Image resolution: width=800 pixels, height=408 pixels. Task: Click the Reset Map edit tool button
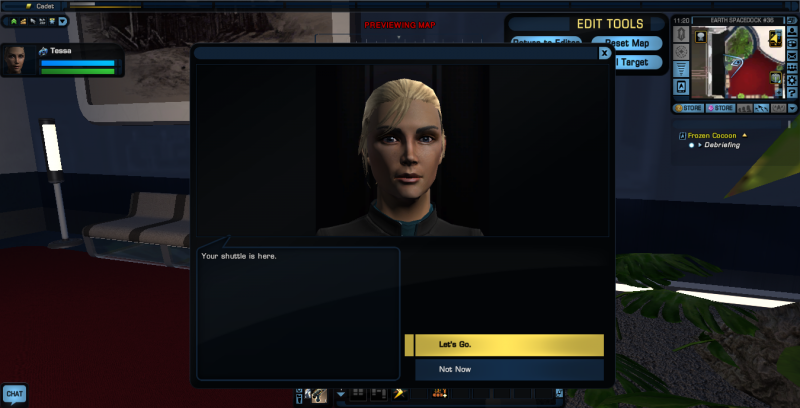click(x=626, y=43)
